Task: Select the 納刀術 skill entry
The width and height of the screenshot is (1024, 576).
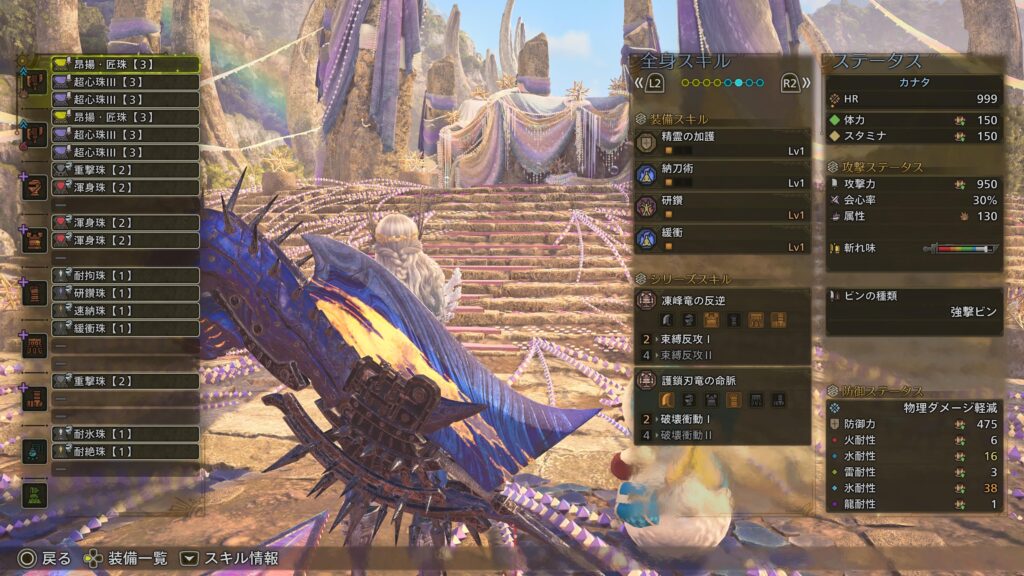Action: coord(722,176)
